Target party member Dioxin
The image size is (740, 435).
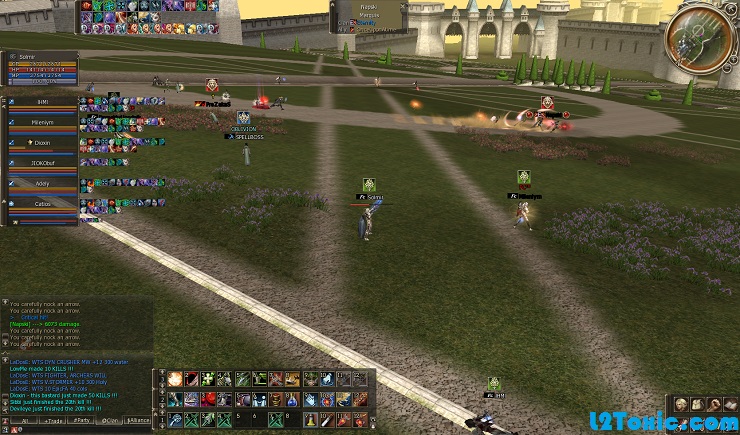[x=44, y=143]
